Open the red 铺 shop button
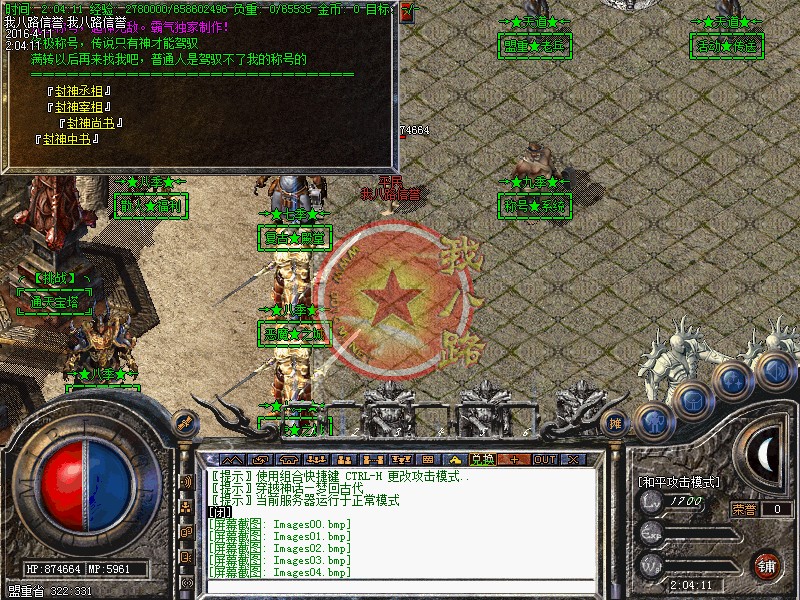 767,564
